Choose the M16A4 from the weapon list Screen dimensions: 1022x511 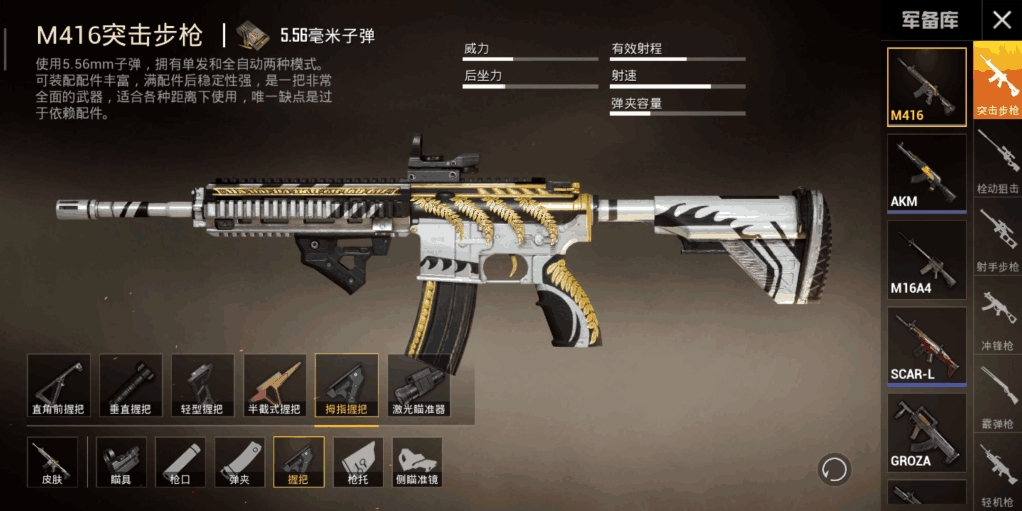tap(927, 259)
